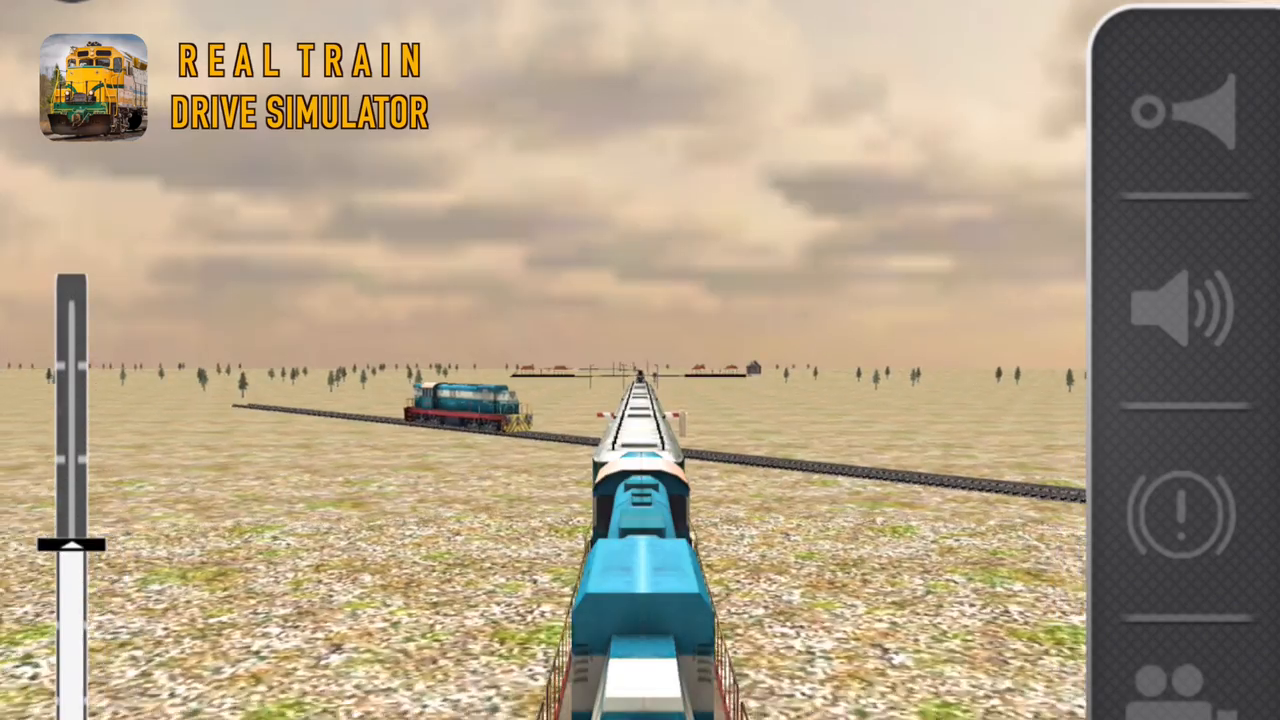Set speed using the throttle lever
The image size is (1280, 720).
72,545
